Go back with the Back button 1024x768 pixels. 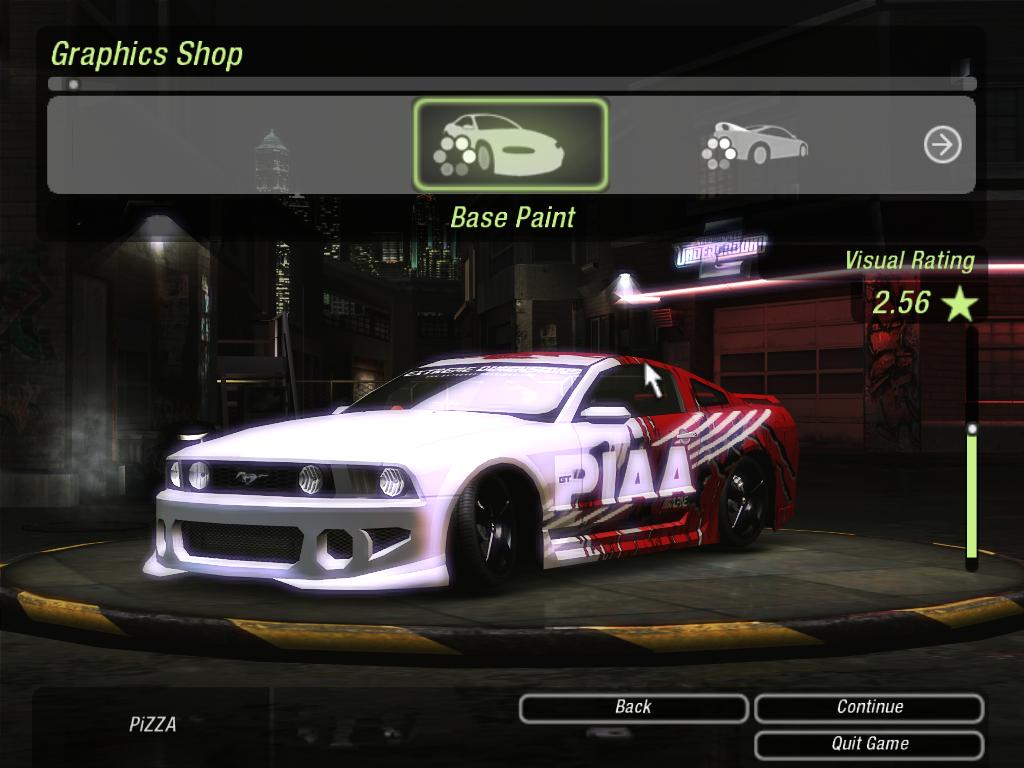(633, 708)
